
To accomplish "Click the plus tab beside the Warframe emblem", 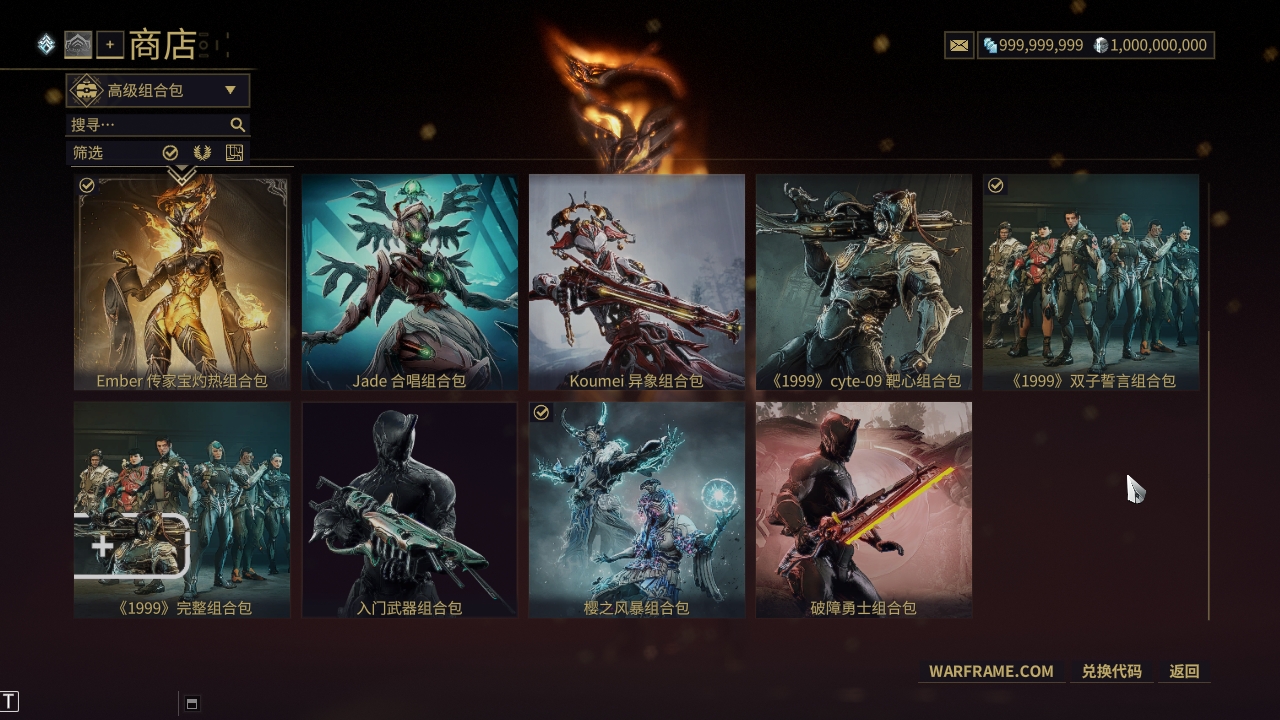I will tap(110, 45).
